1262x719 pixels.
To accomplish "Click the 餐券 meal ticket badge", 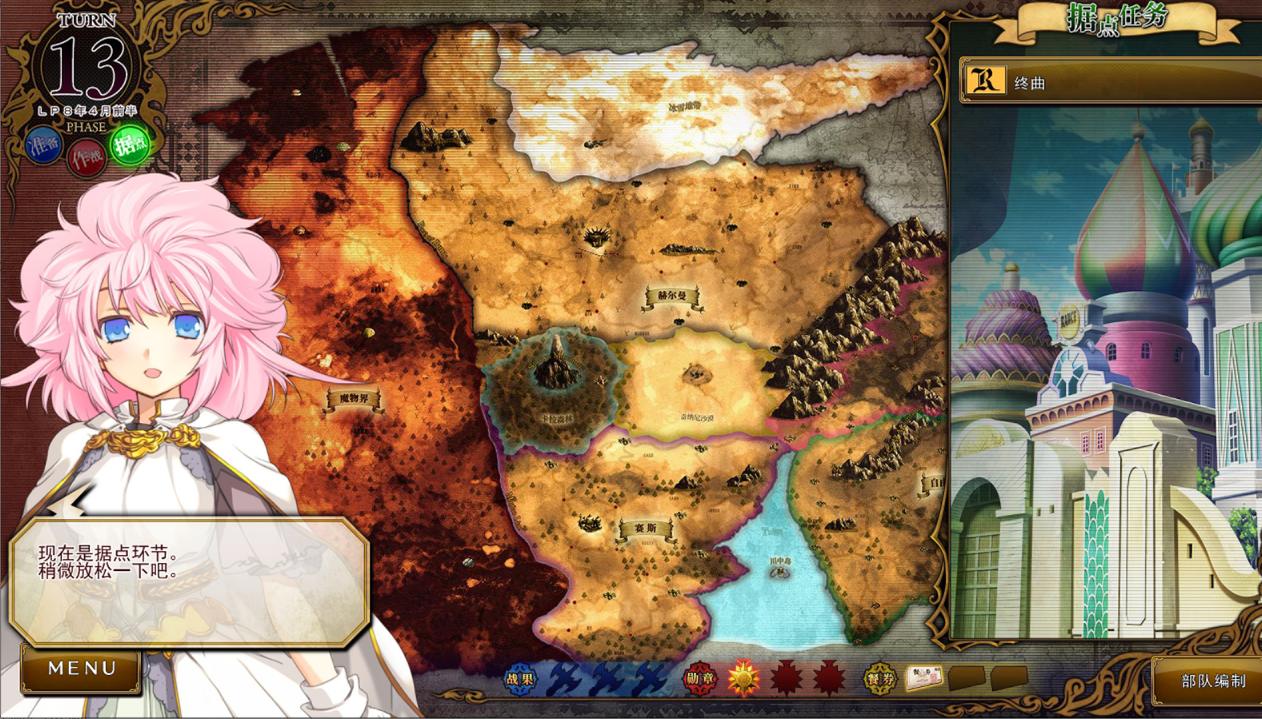I will pos(881,678).
